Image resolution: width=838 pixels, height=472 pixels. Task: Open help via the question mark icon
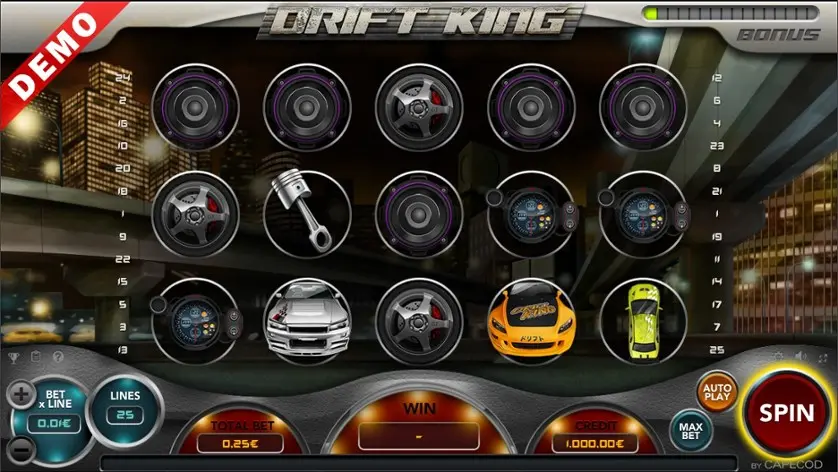click(x=57, y=357)
